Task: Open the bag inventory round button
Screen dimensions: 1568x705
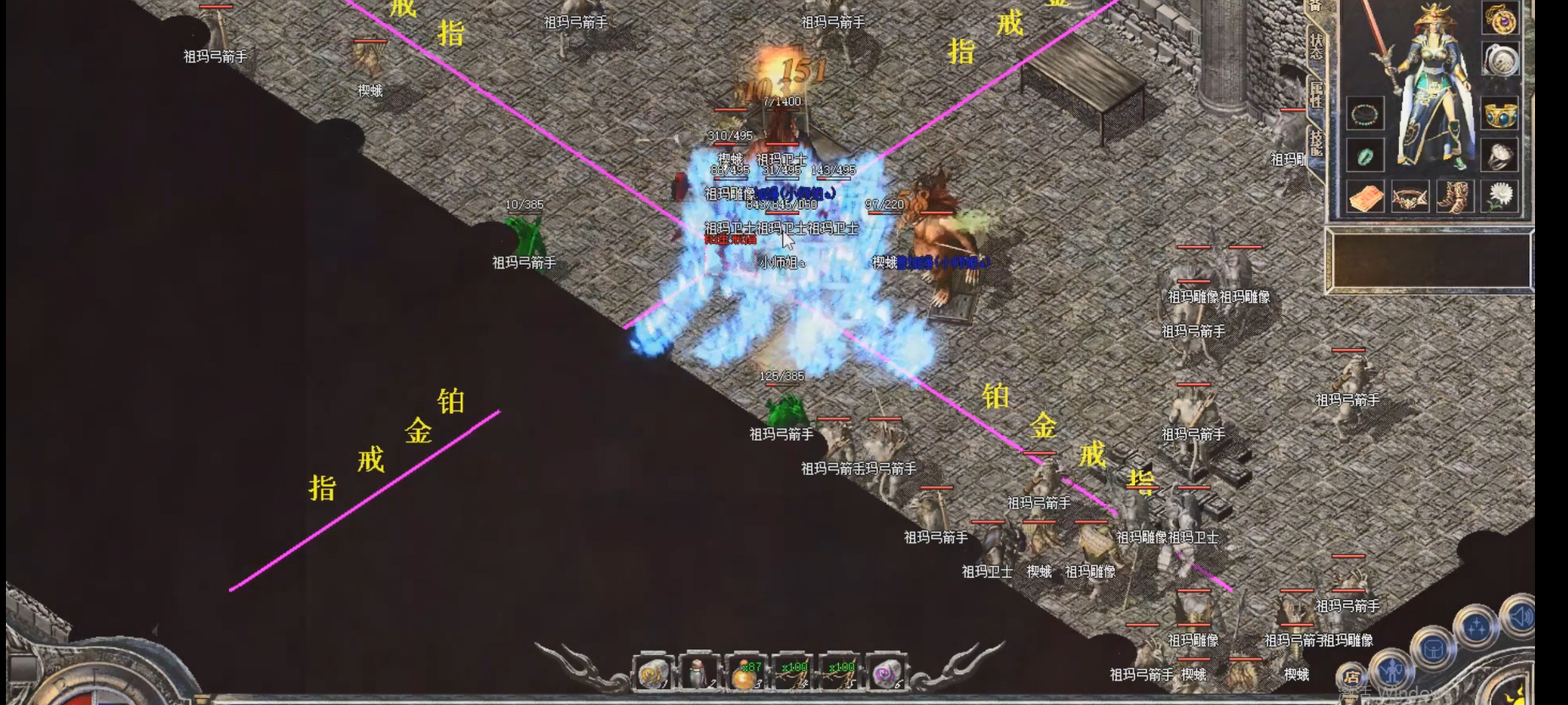Action: coord(1433,650)
